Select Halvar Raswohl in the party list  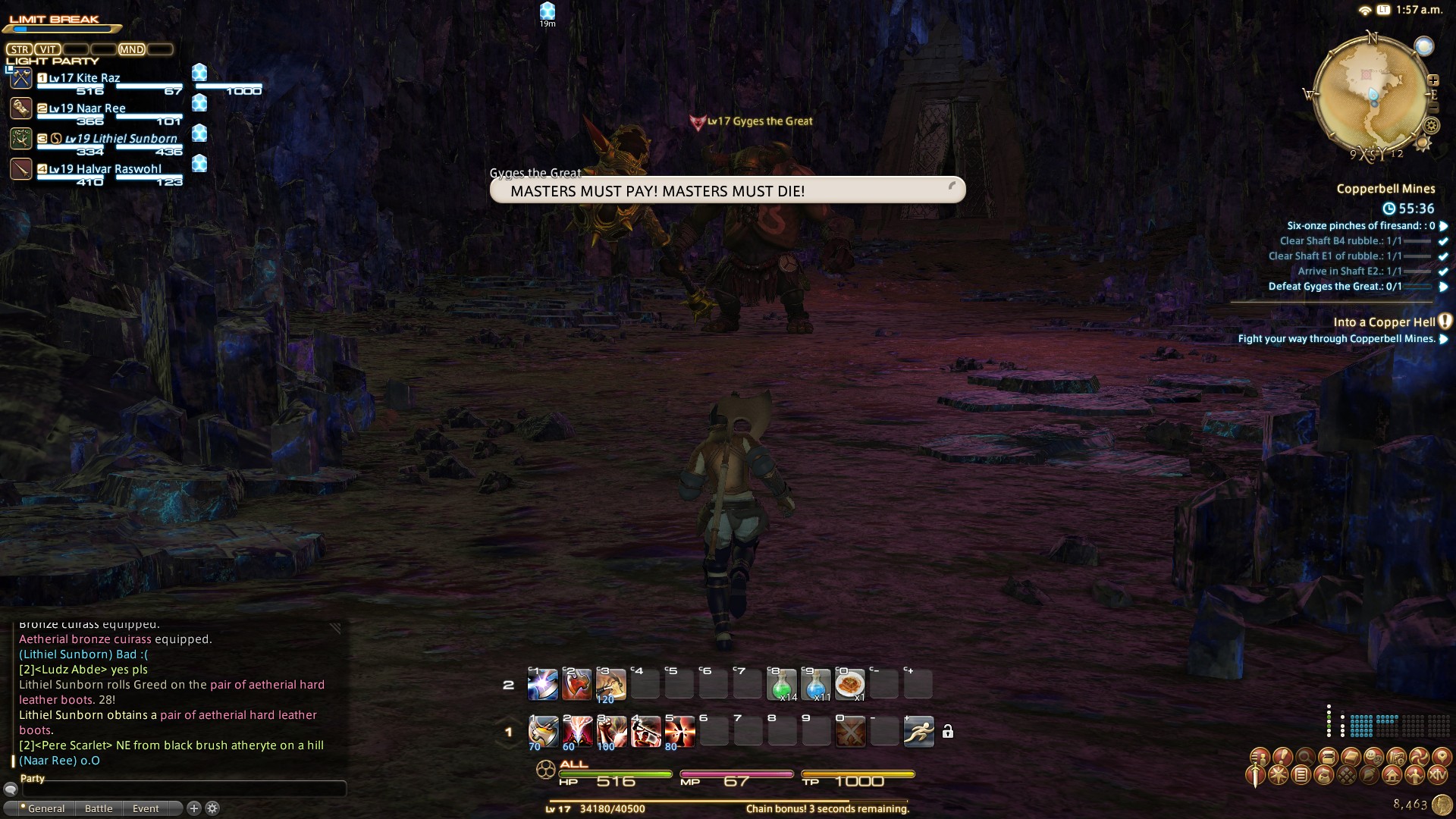point(105,169)
